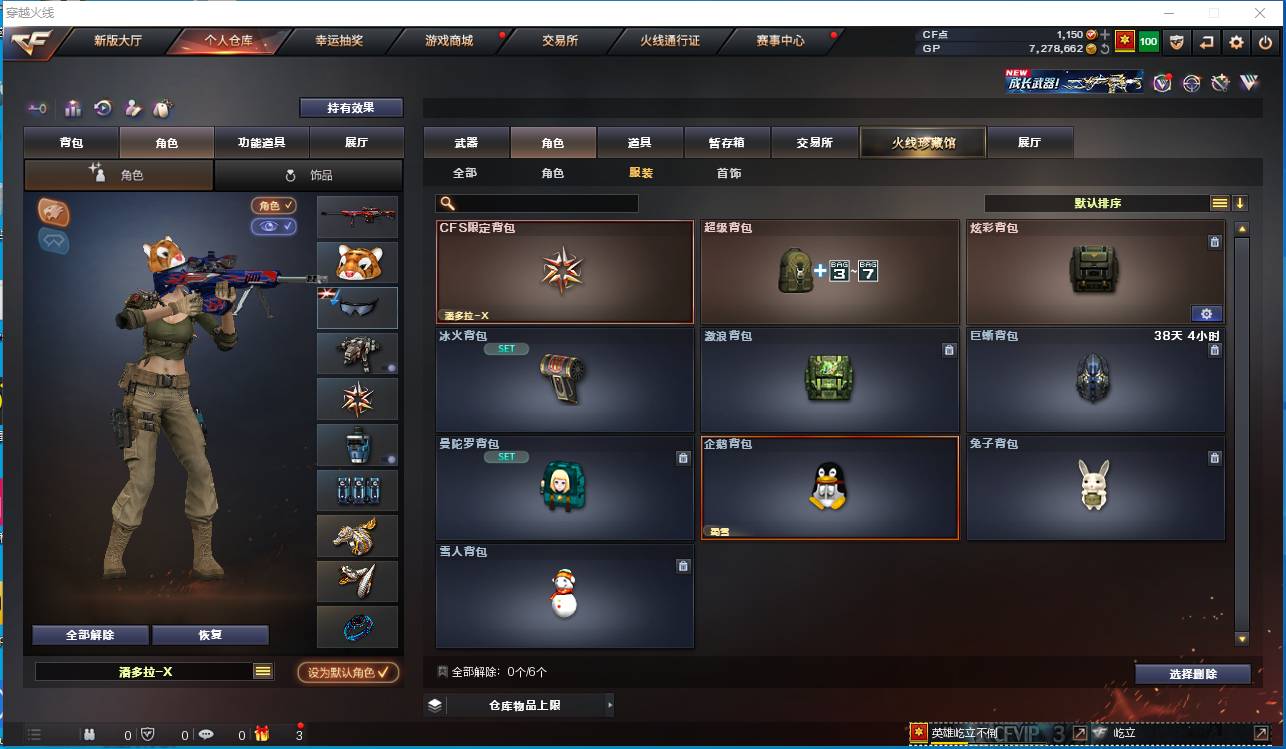The width and height of the screenshot is (1286, 749).
Task: Open the 默认排序 sorting dropdown
Action: [1100, 203]
